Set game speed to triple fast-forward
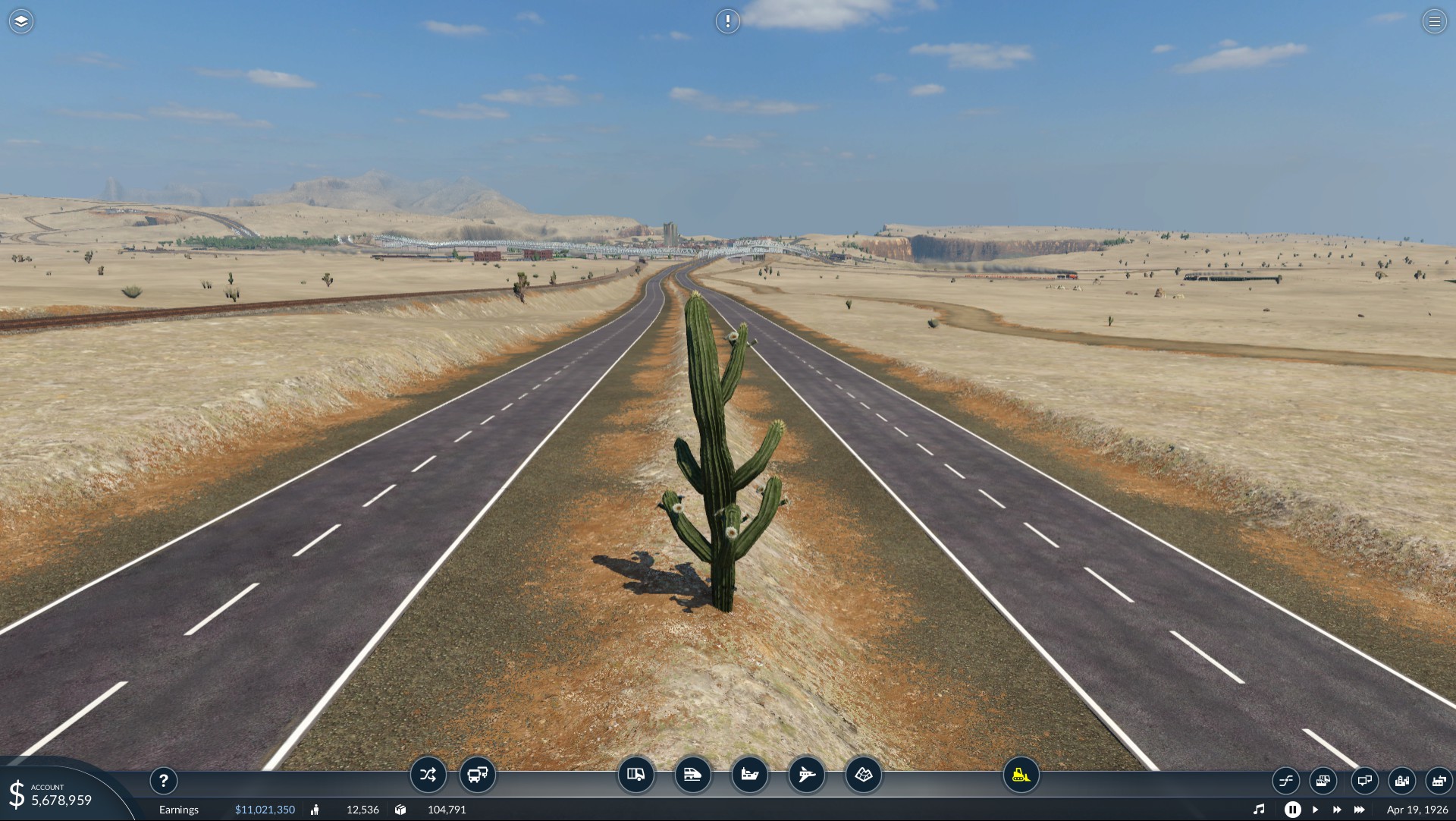The width and height of the screenshot is (1456, 821). pos(1360,810)
